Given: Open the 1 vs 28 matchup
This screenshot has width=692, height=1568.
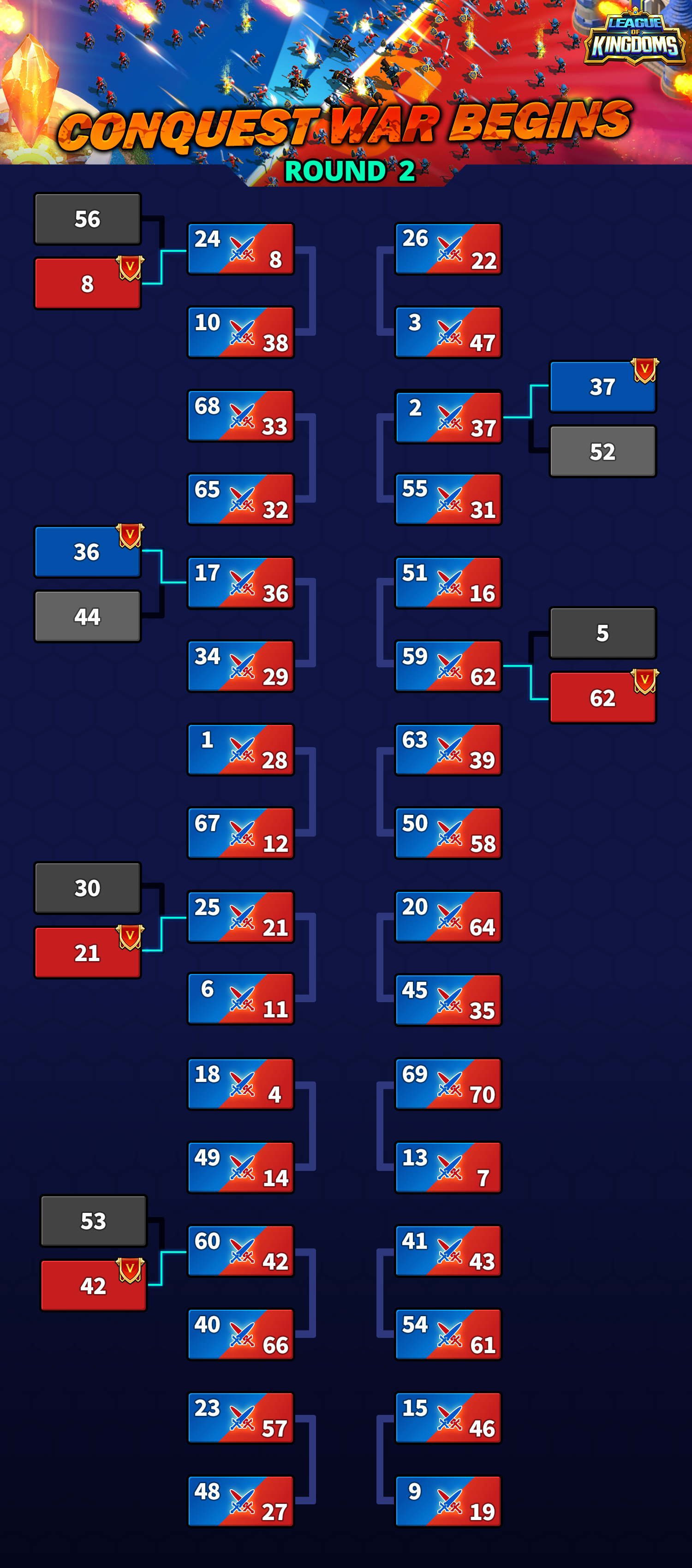Looking at the screenshot, I should pyautogui.click(x=241, y=750).
